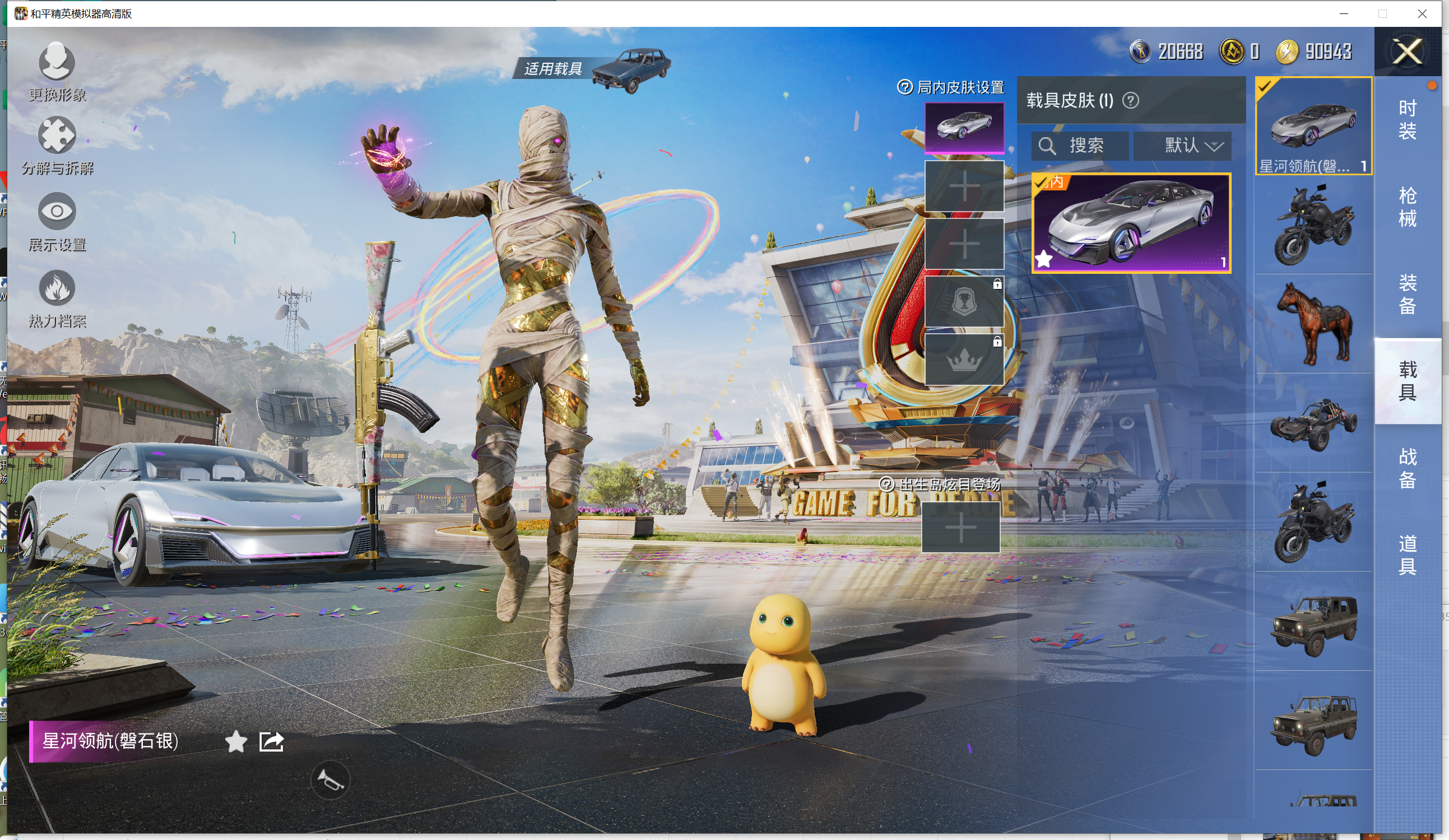Close the wardrobe with the X button
The image size is (1449, 840).
click(1406, 52)
